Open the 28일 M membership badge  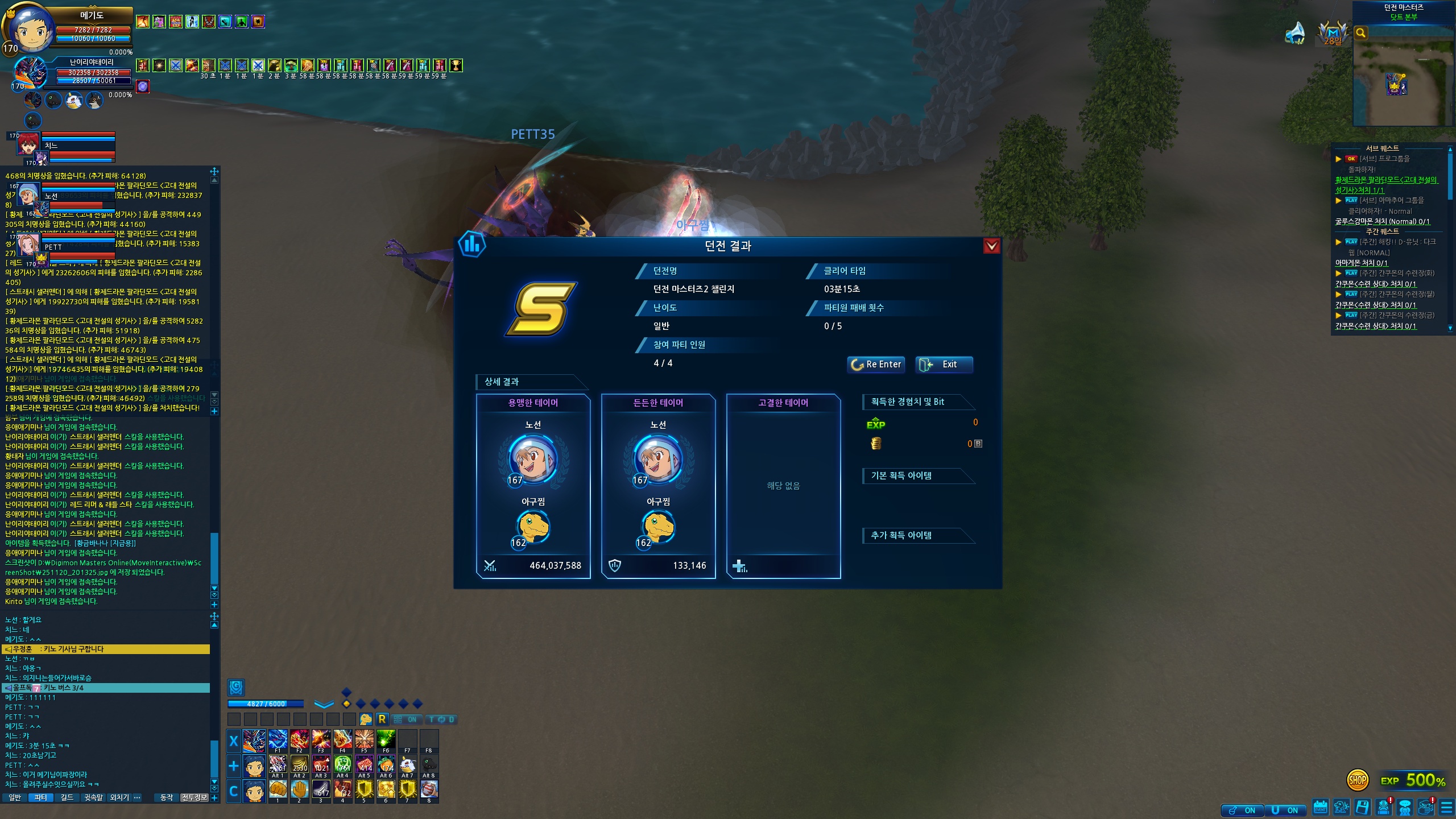point(1333,33)
